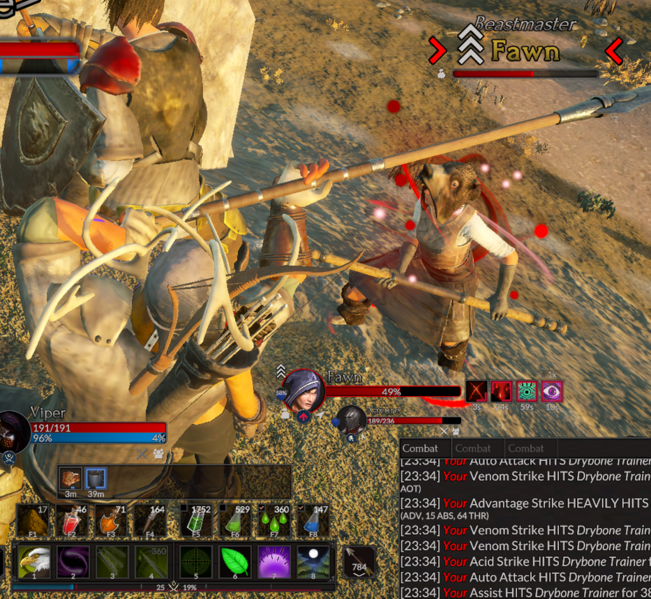Use the torch item in F4
Screen dimensions: 651x599
coord(151,522)
